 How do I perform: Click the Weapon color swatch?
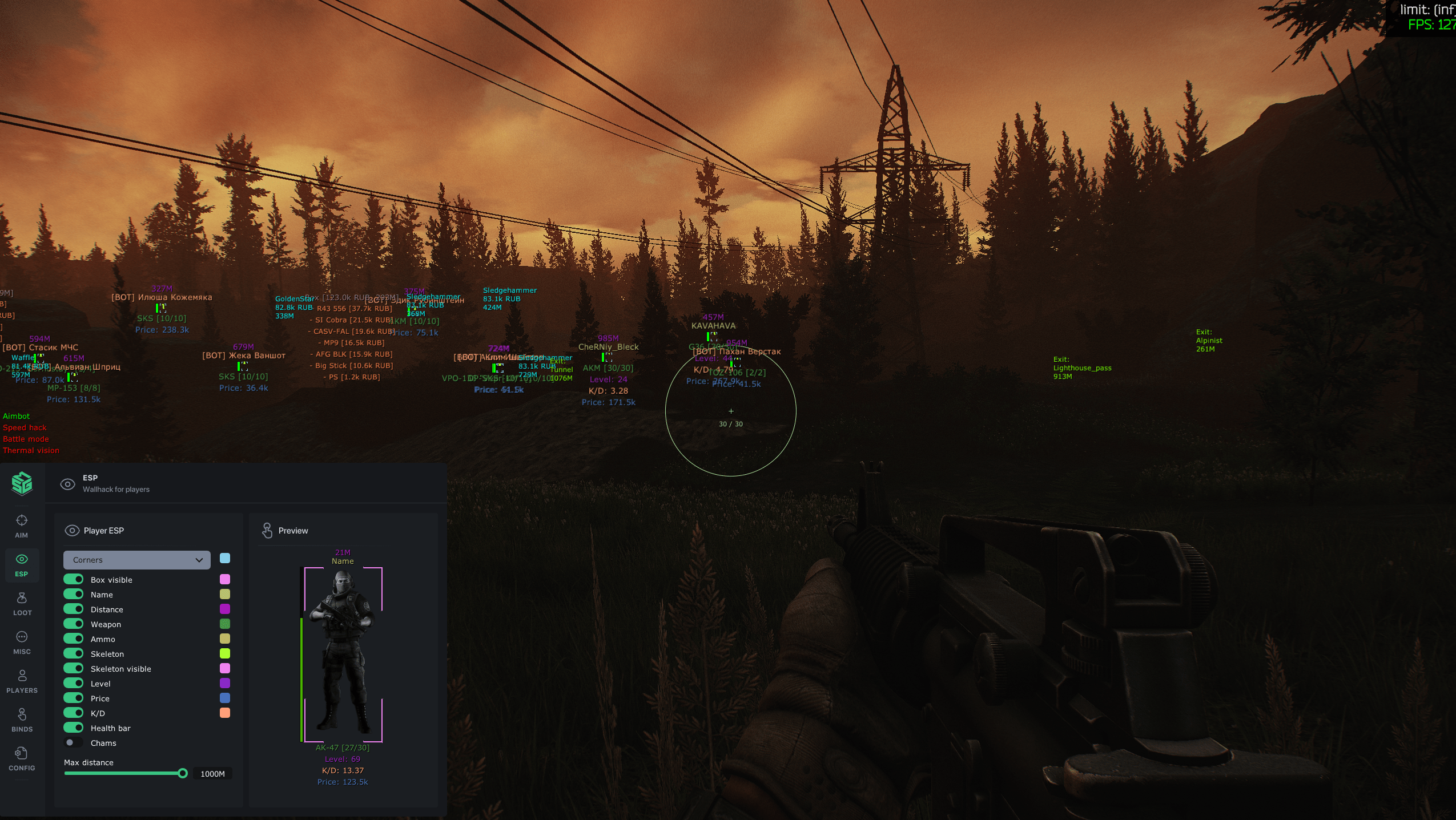pyautogui.click(x=224, y=624)
